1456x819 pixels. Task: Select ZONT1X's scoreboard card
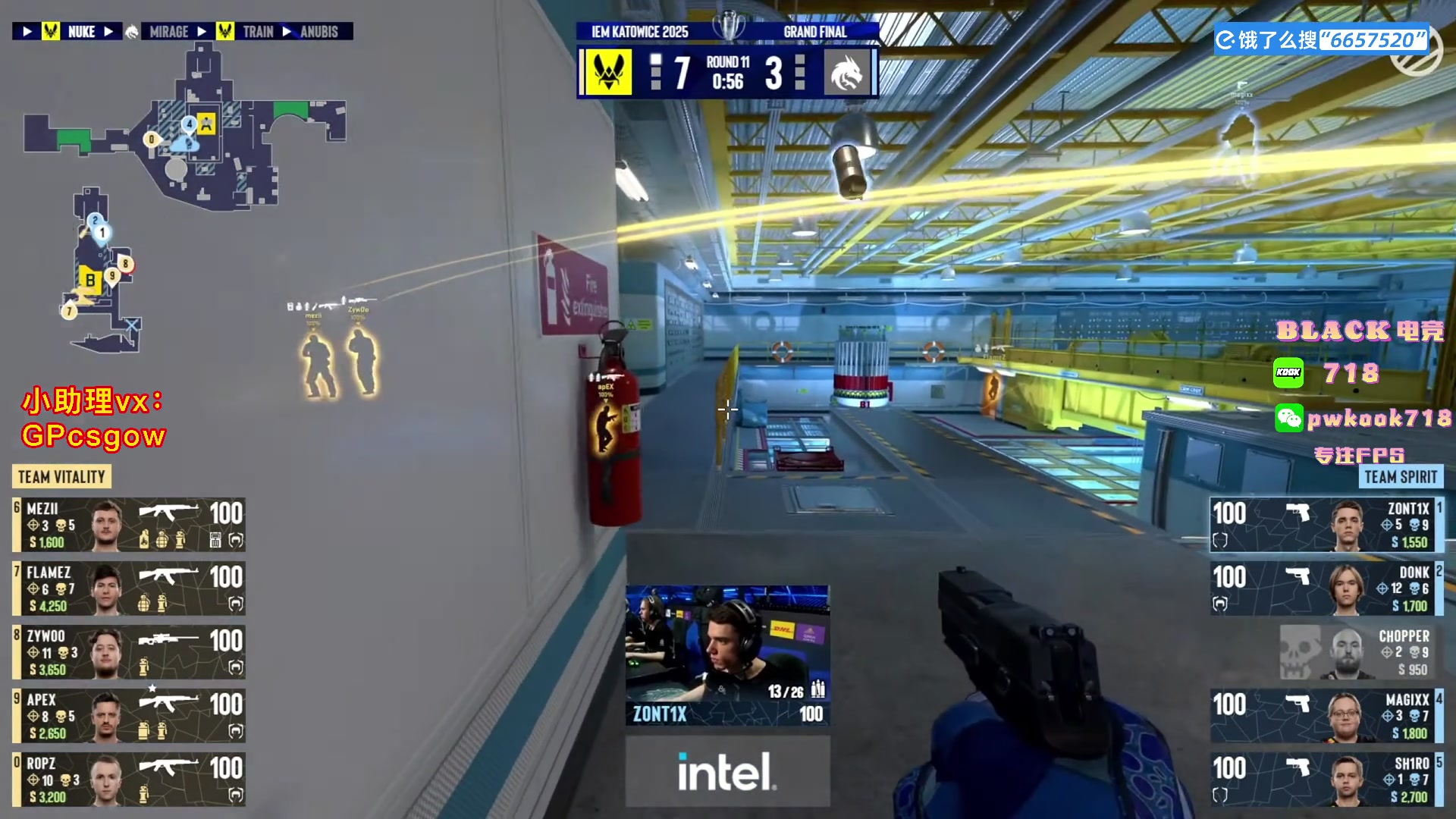(x=1326, y=525)
